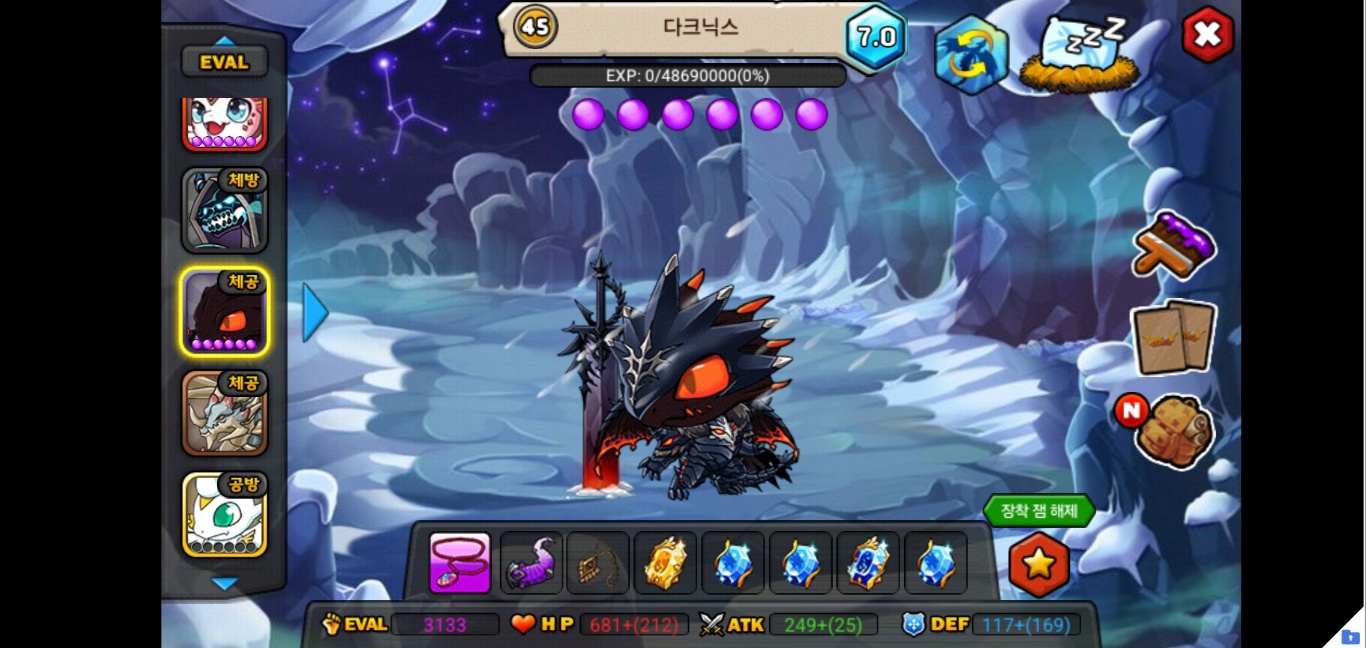This screenshot has height=648, width=1366.
Task: Tap the sleeping pillow nest icon
Action: pyautogui.click(x=1078, y=53)
